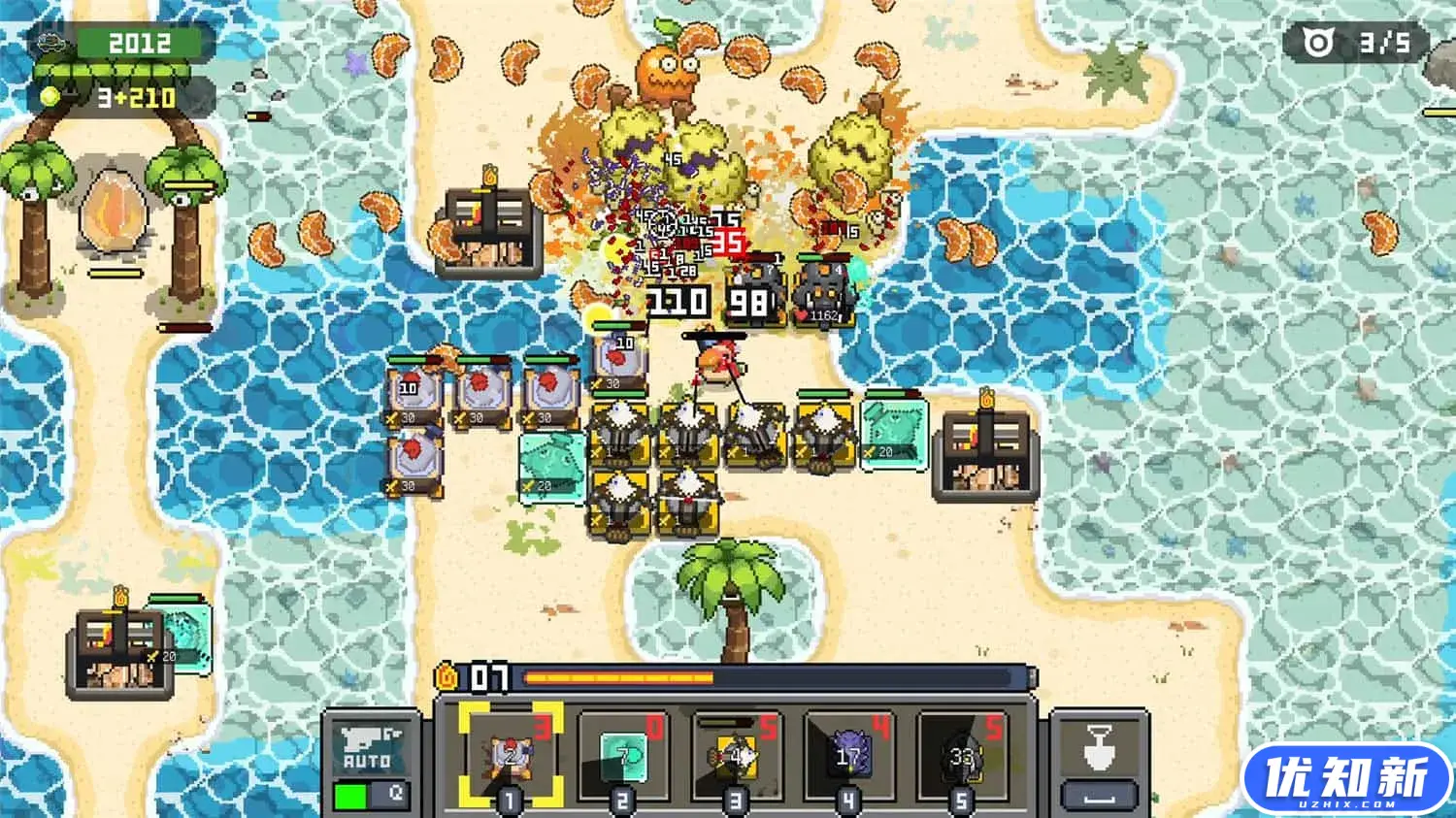Select the teal crystal unit in slot 2

(x=622, y=755)
